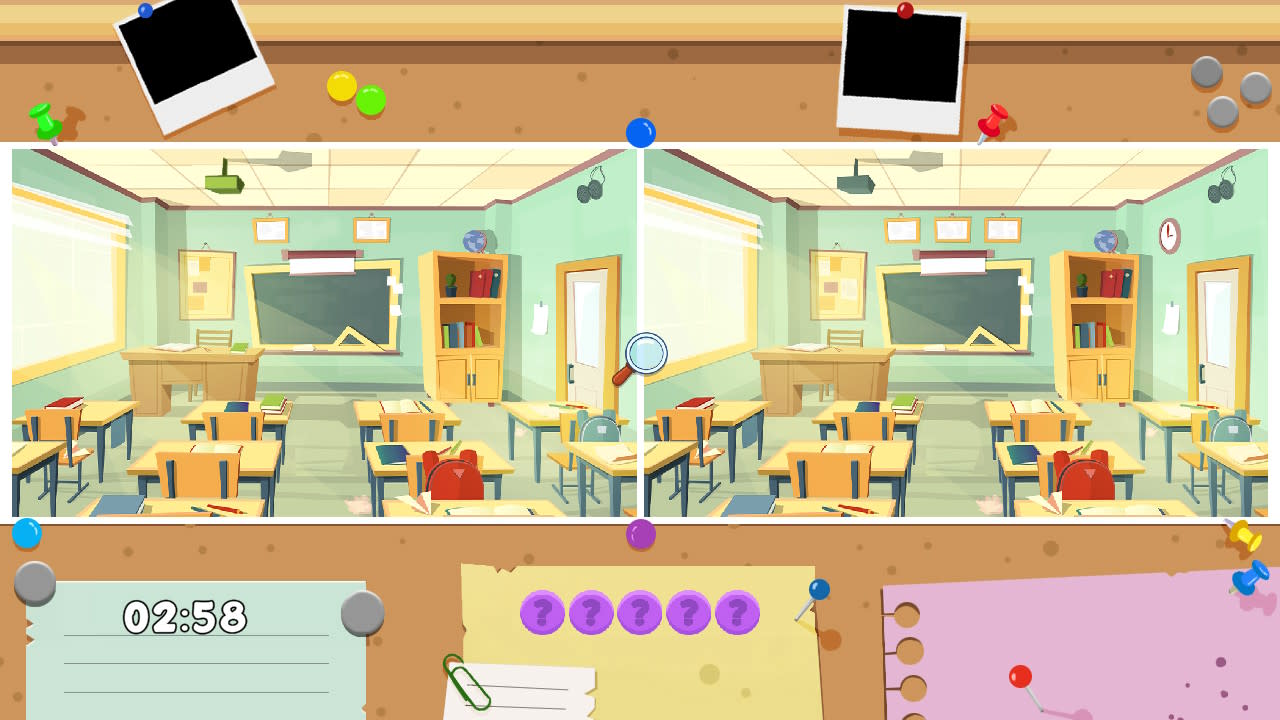Click the yellow ball pinned above the board
This screenshot has height=720, width=1280.
click(343, 87)
